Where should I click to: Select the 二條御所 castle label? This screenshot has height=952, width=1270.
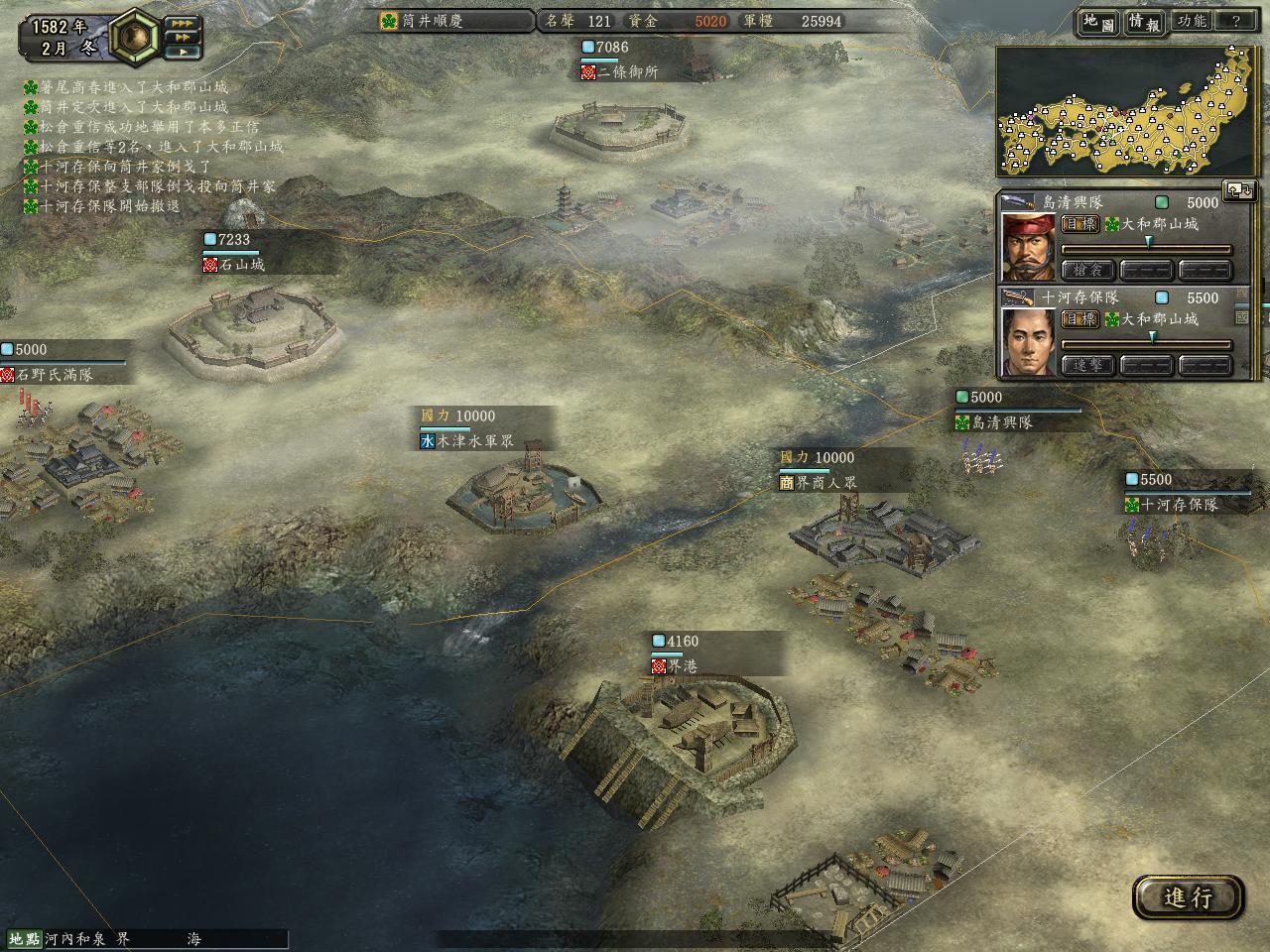click(x=625, y=72)
